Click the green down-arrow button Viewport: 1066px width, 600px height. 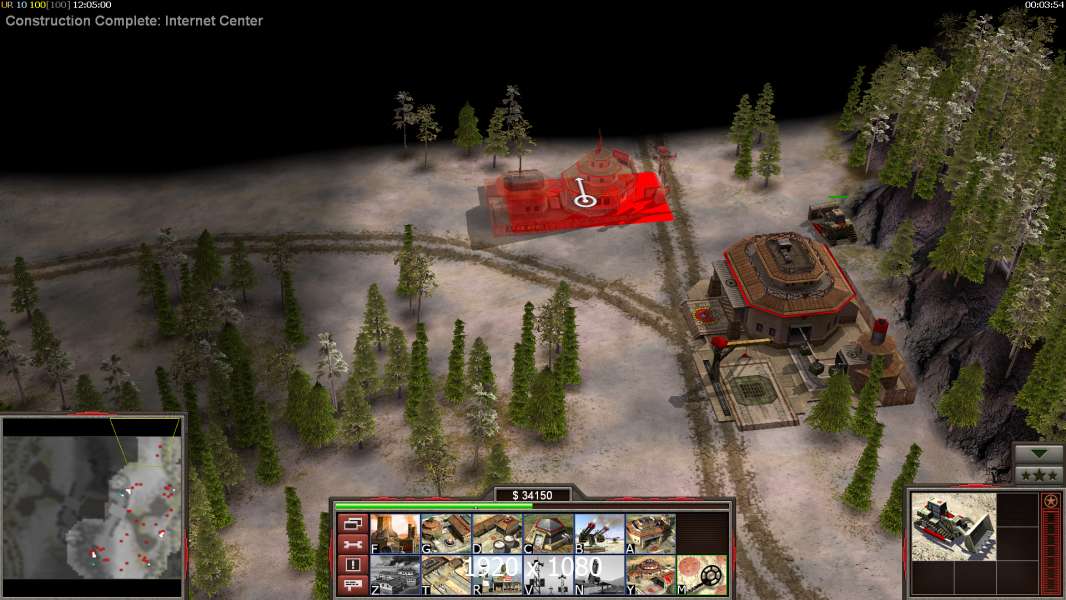[x=1038, y=455]
